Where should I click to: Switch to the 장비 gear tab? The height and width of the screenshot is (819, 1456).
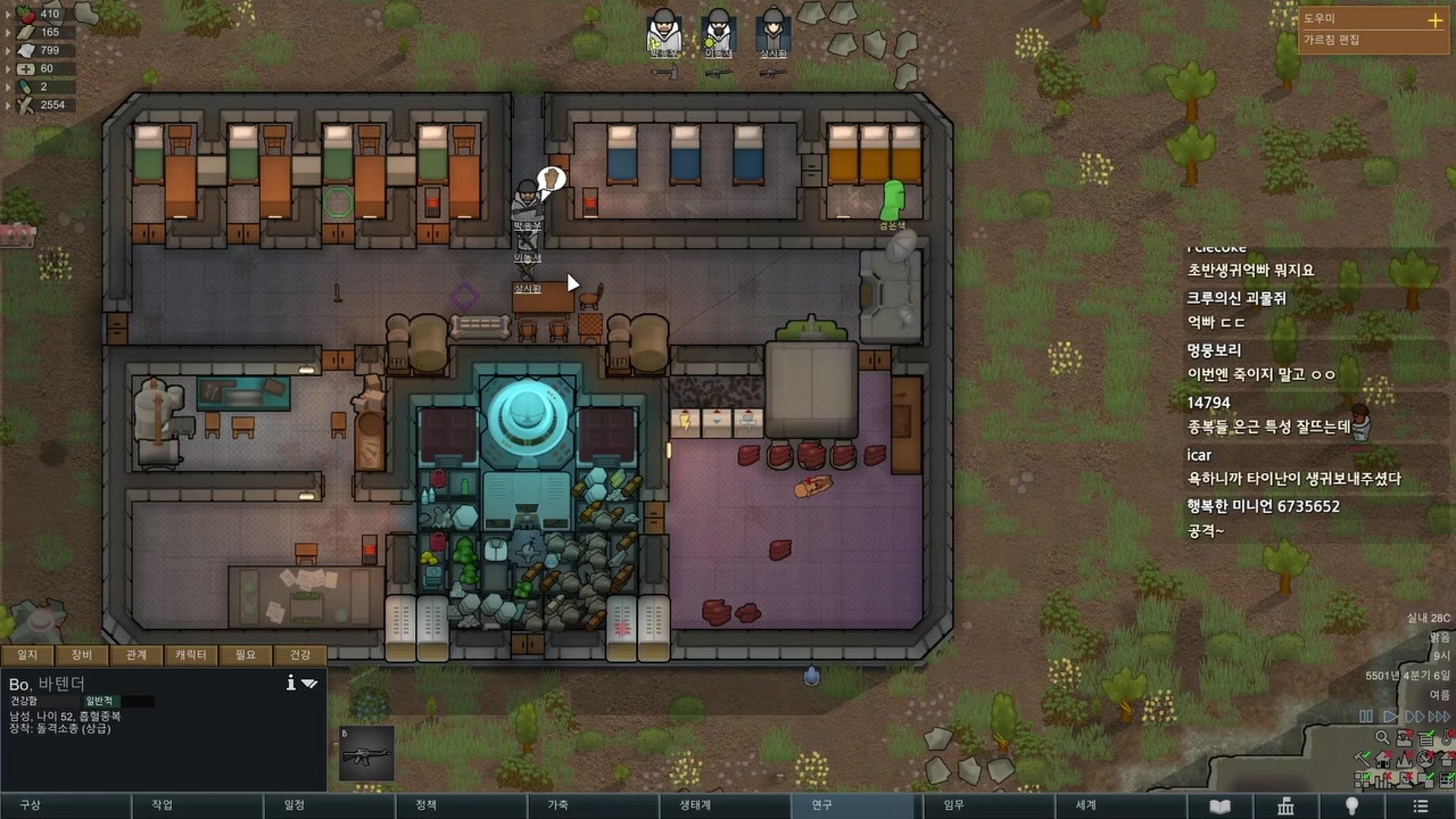(x=81, y=655)
